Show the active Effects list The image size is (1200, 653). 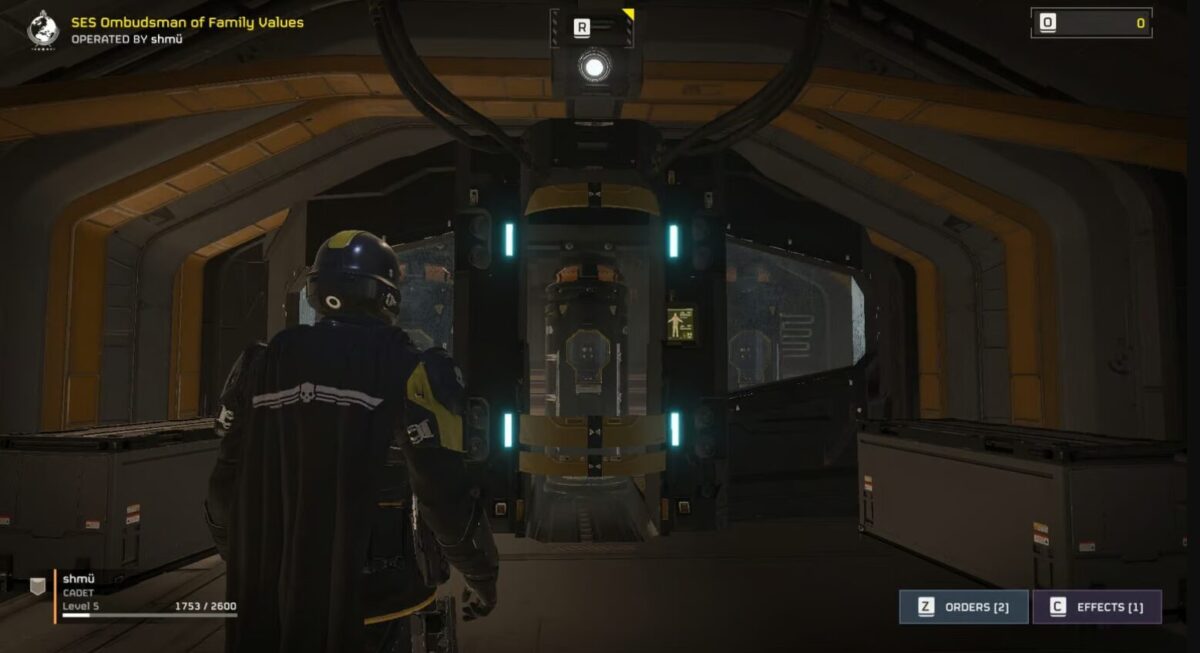1096,607
